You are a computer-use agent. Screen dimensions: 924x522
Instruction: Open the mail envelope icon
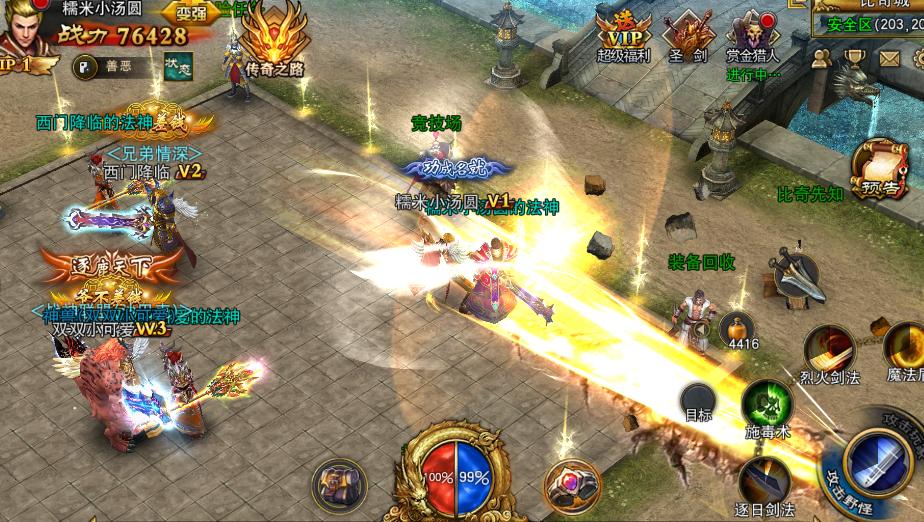(889, 58)
